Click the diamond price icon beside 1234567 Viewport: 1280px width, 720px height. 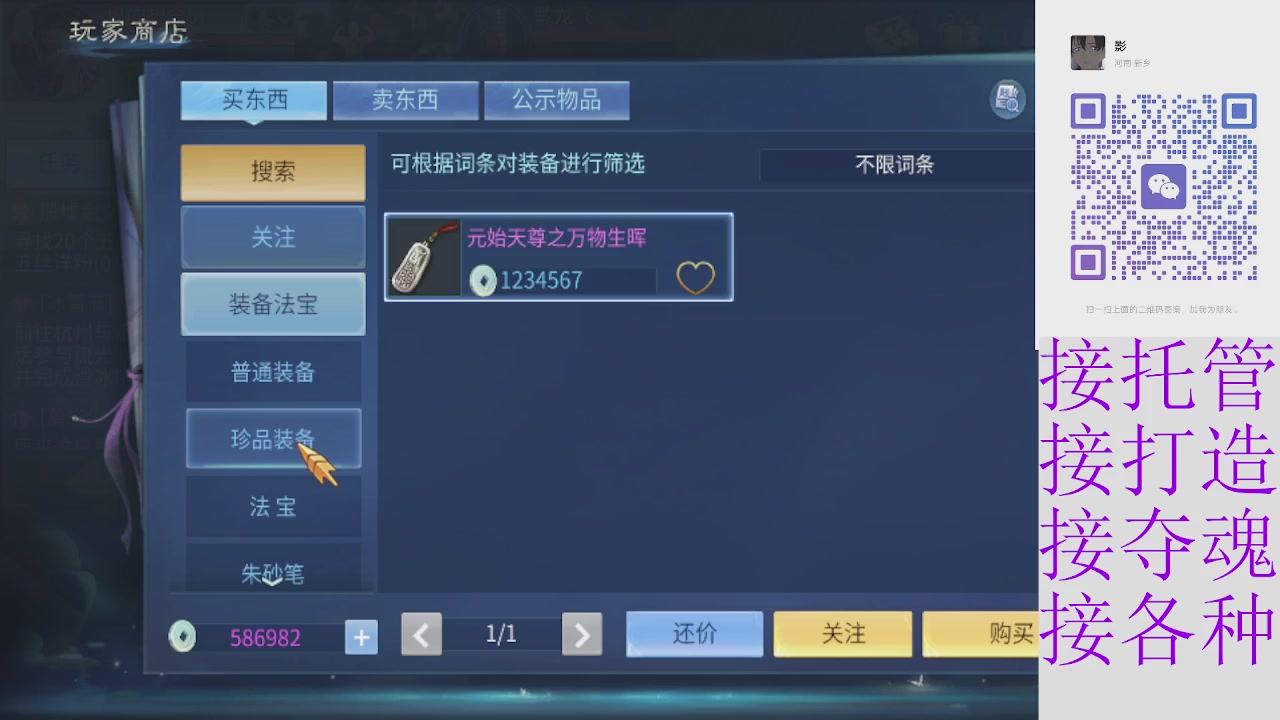(x=483, y=281)
